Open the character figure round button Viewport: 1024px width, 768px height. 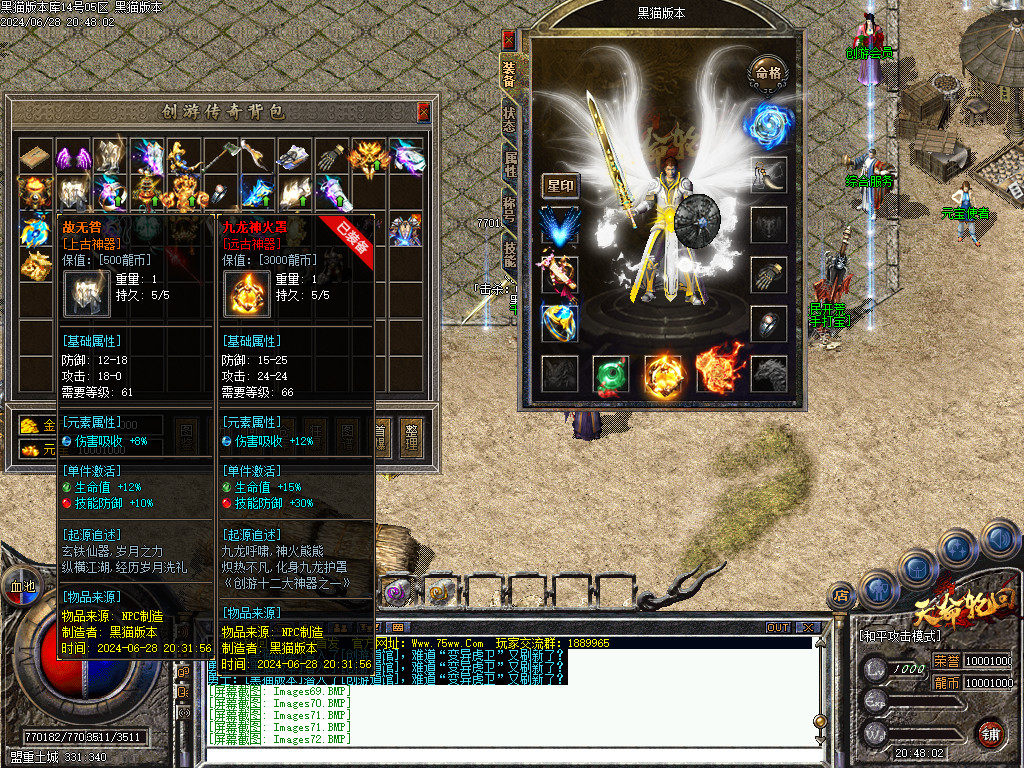(x=877, y=589)
